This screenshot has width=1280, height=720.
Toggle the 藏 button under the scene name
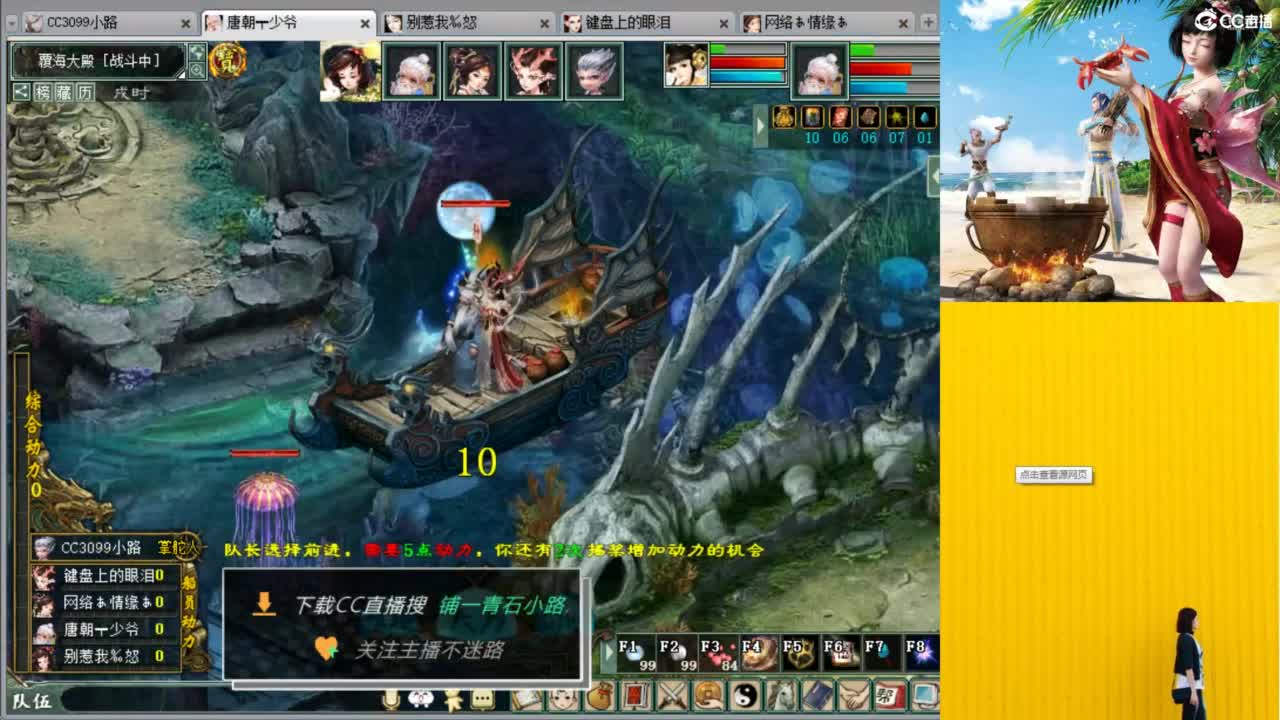tap(66, 91)
